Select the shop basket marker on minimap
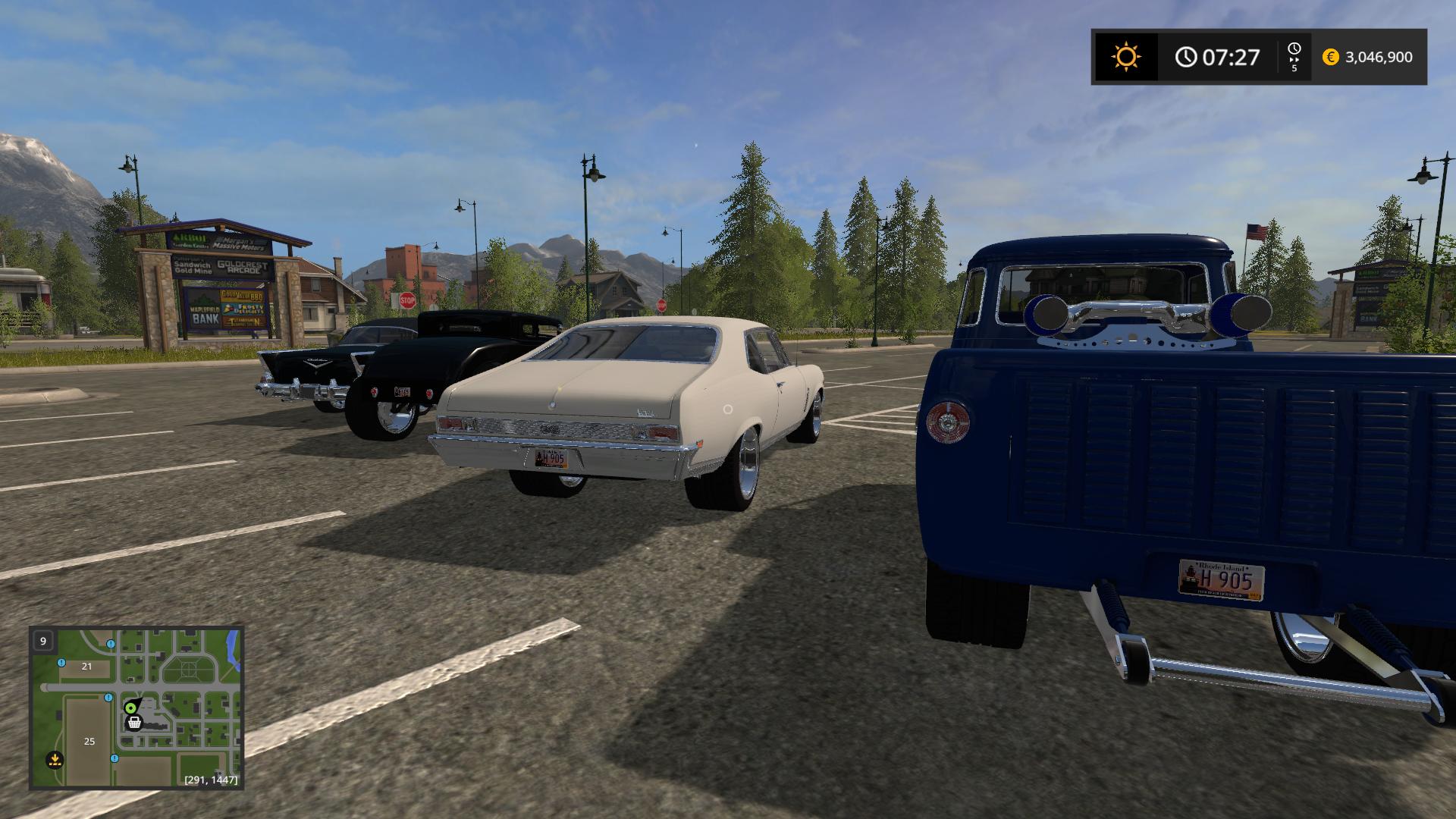1456x819 pixels. pos(134,722)
